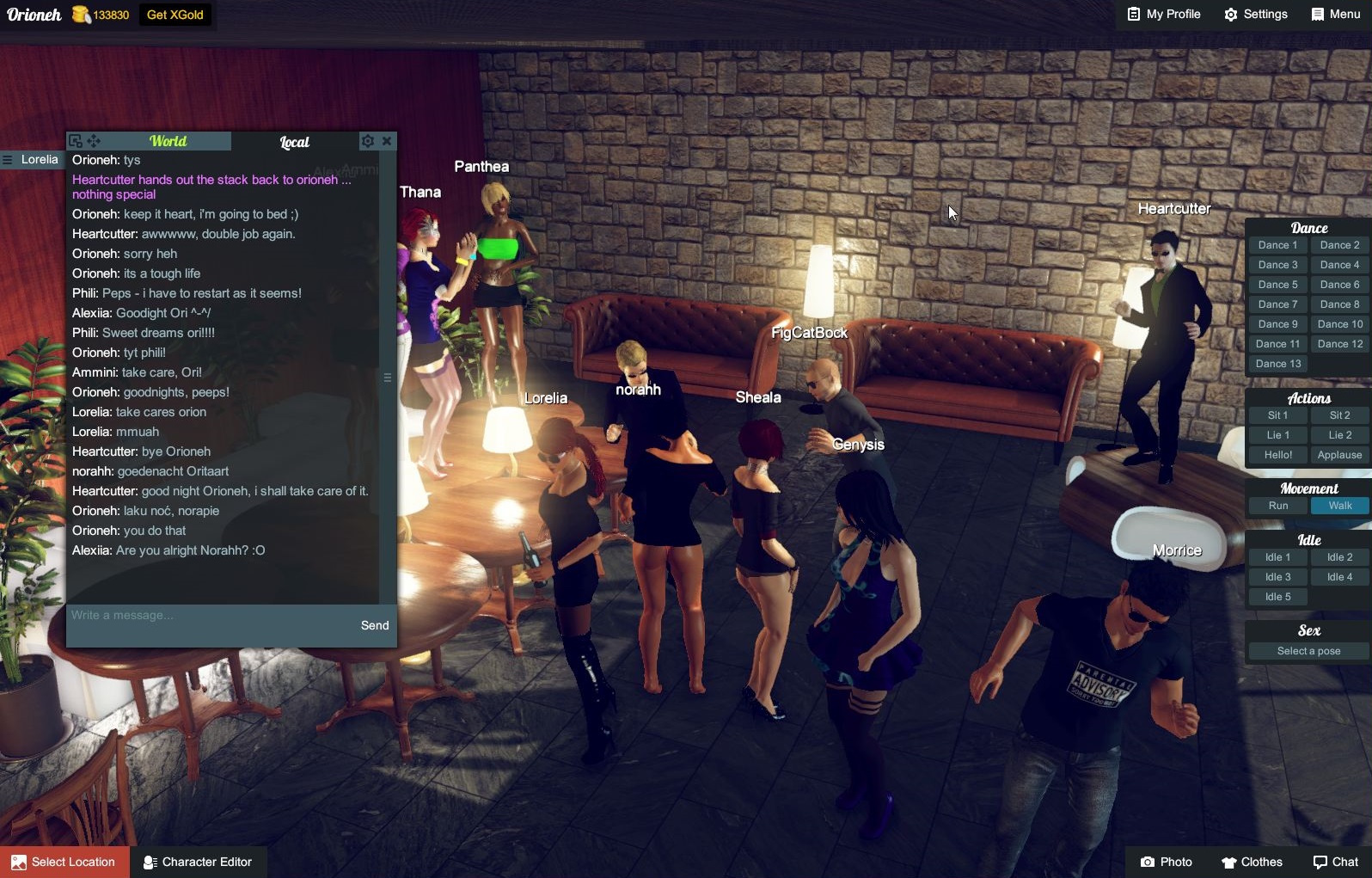Image resolution: width=1372 pixels, height=878 pixels.
Task: Open the Clothes panel
Action: pyautogui.click(x=1252, y=862)
